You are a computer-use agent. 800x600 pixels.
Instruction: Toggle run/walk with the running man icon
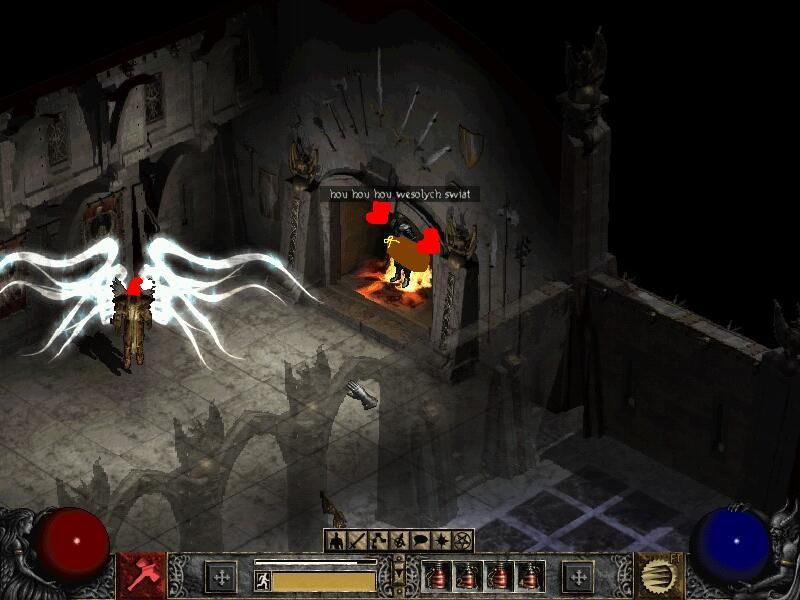262,580
